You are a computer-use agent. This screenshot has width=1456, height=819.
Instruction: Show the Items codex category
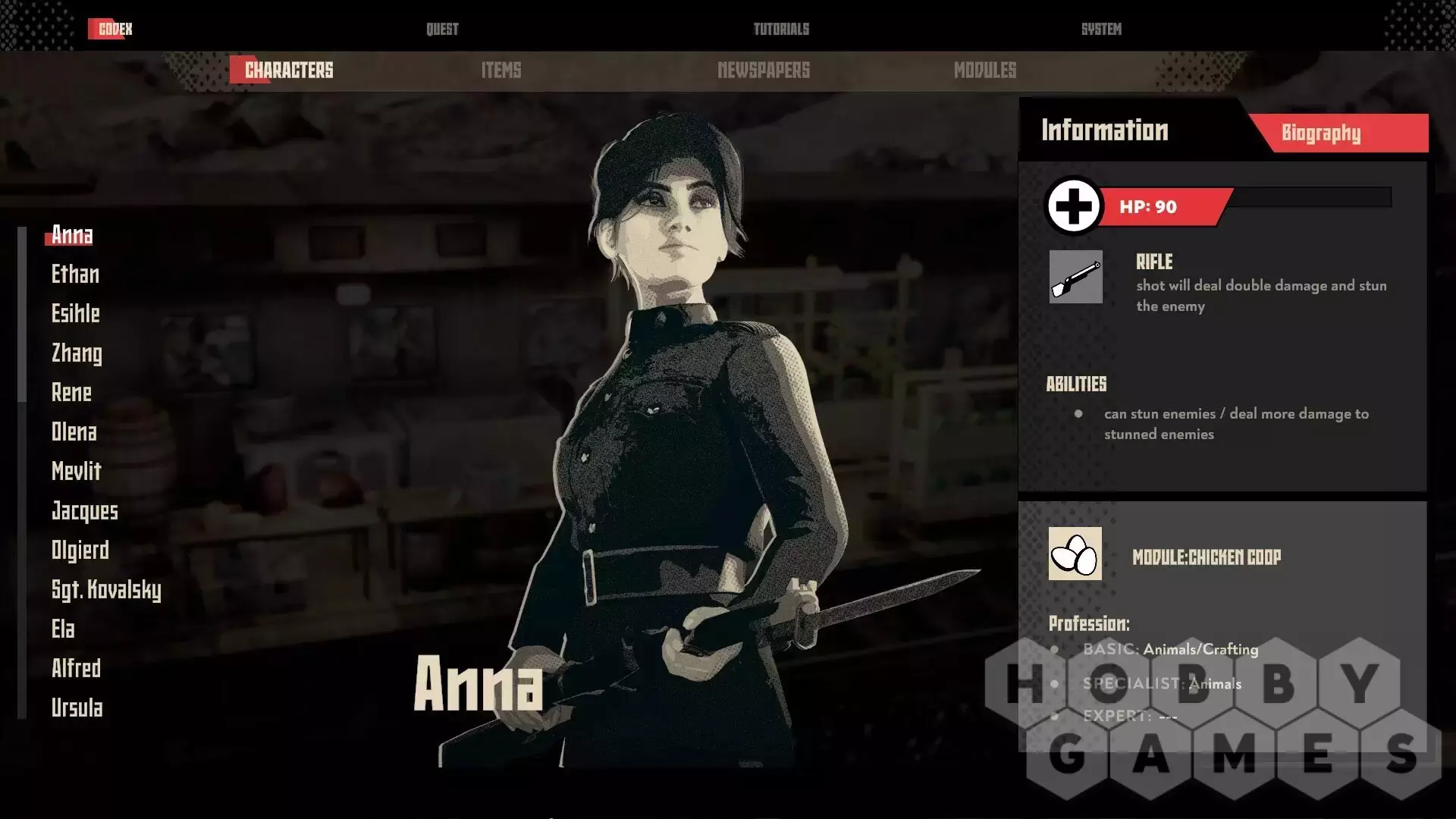501,71
